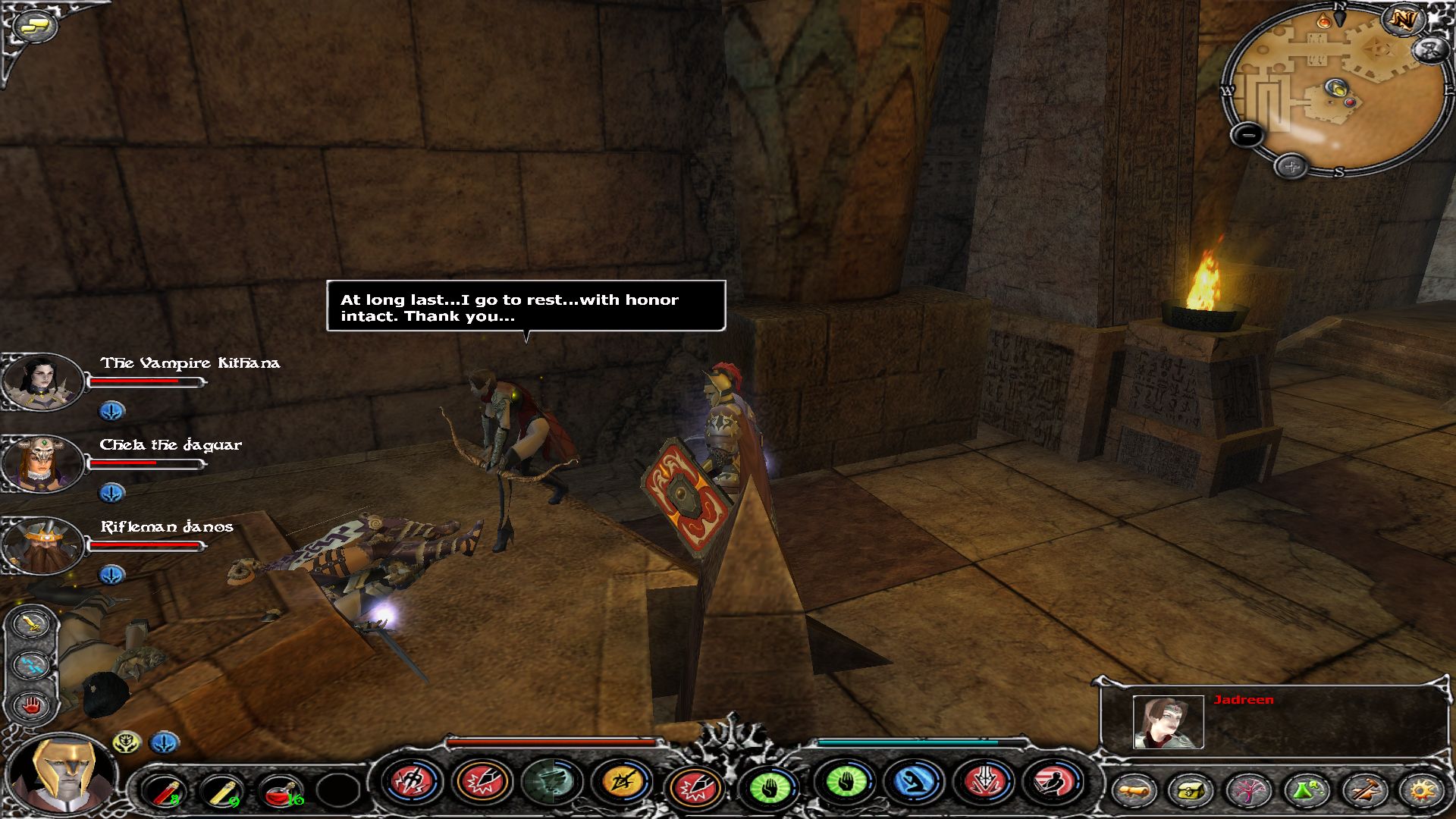Screen dimensions: 1456x819
Task: Click Jadreen's target portrait
Action: (1168, 722)
